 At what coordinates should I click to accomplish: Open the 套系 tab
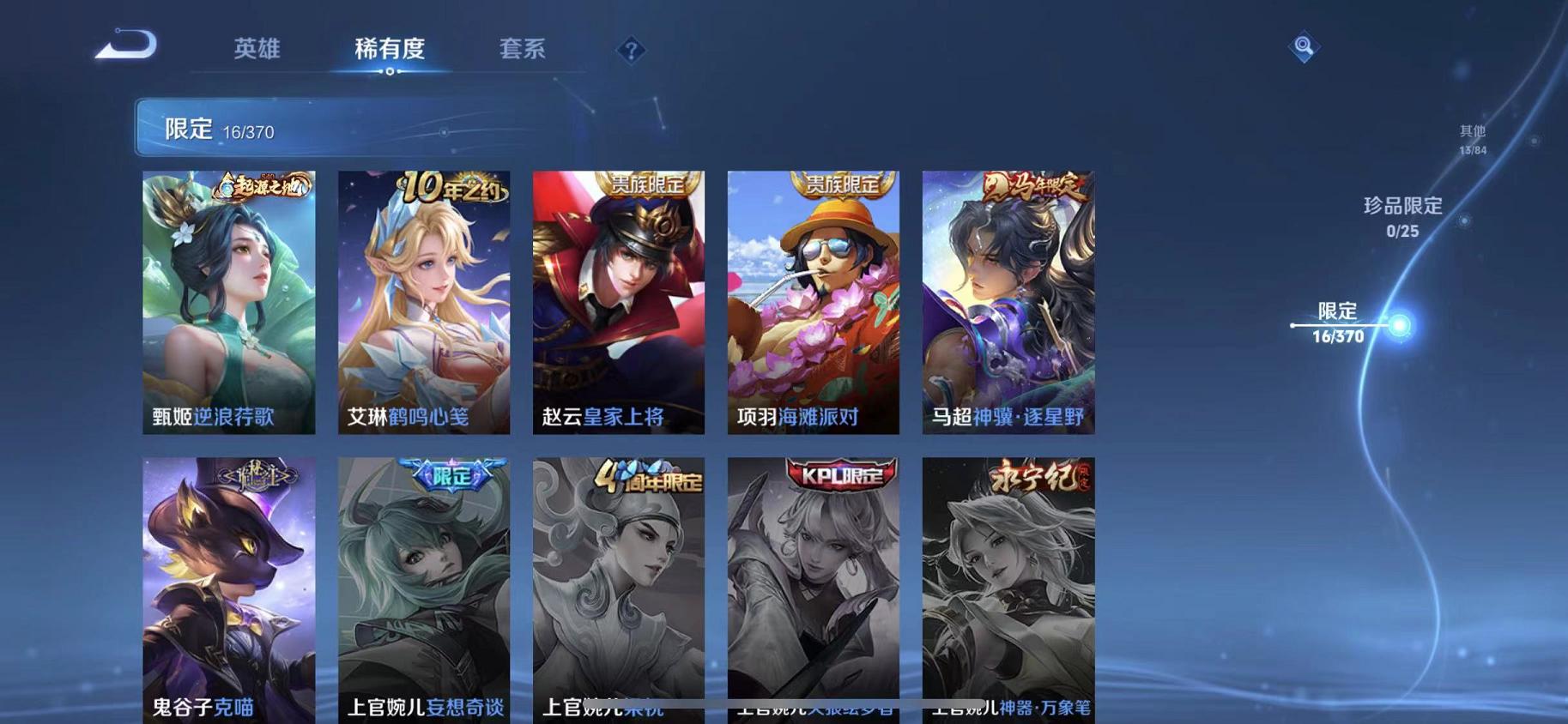(x=522, y=50)
